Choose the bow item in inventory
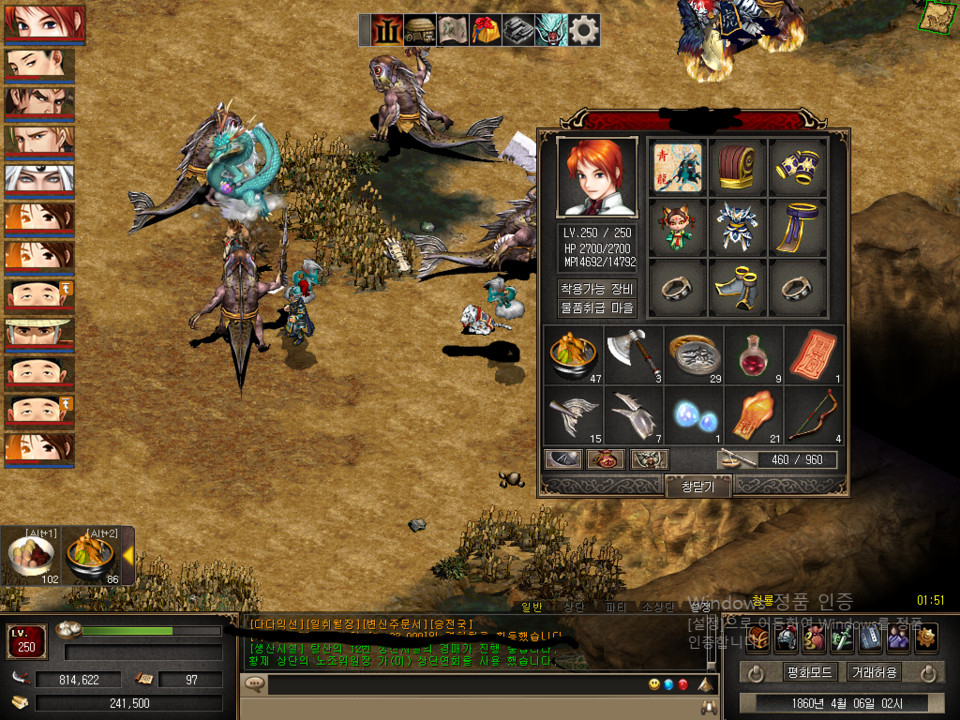The width and height of the screenshot is (960, 720). pyautogui.click(x=814, y=415)
